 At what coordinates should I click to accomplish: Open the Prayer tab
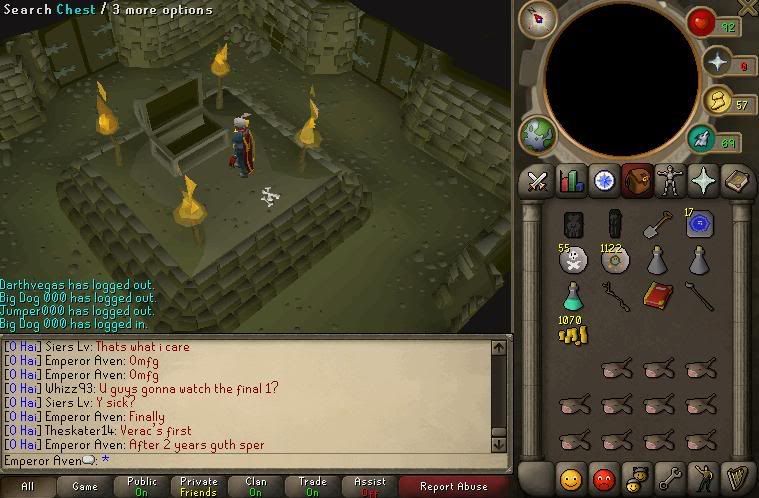point(703,181)
